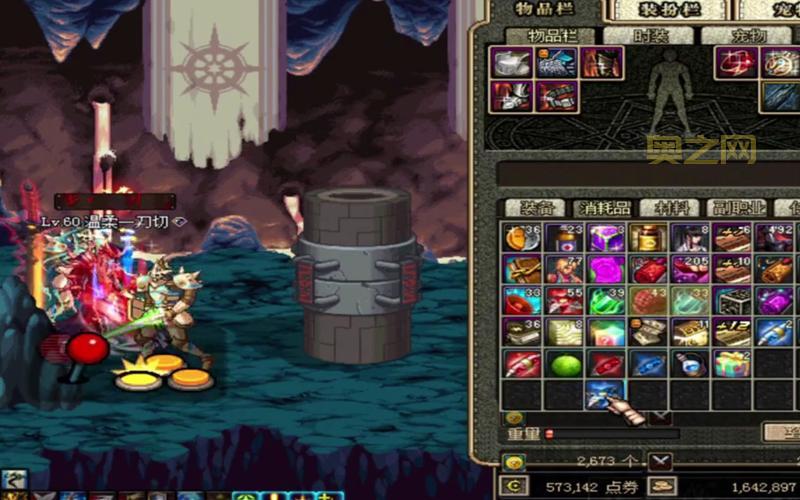Image resolution: width=800 pixels, height=500 pixels.
Task: Open the 副职业 inventory category tab
Action: (x=738, y=208)
